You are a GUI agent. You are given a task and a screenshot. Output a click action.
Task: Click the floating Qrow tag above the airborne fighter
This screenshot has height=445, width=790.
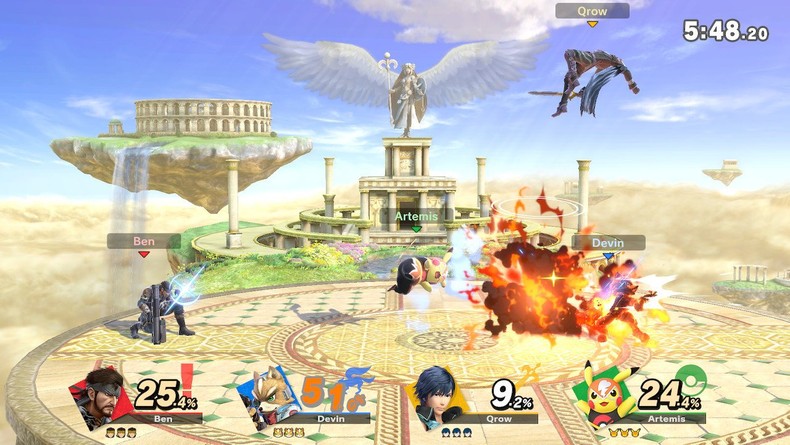(x=592, y=11)
